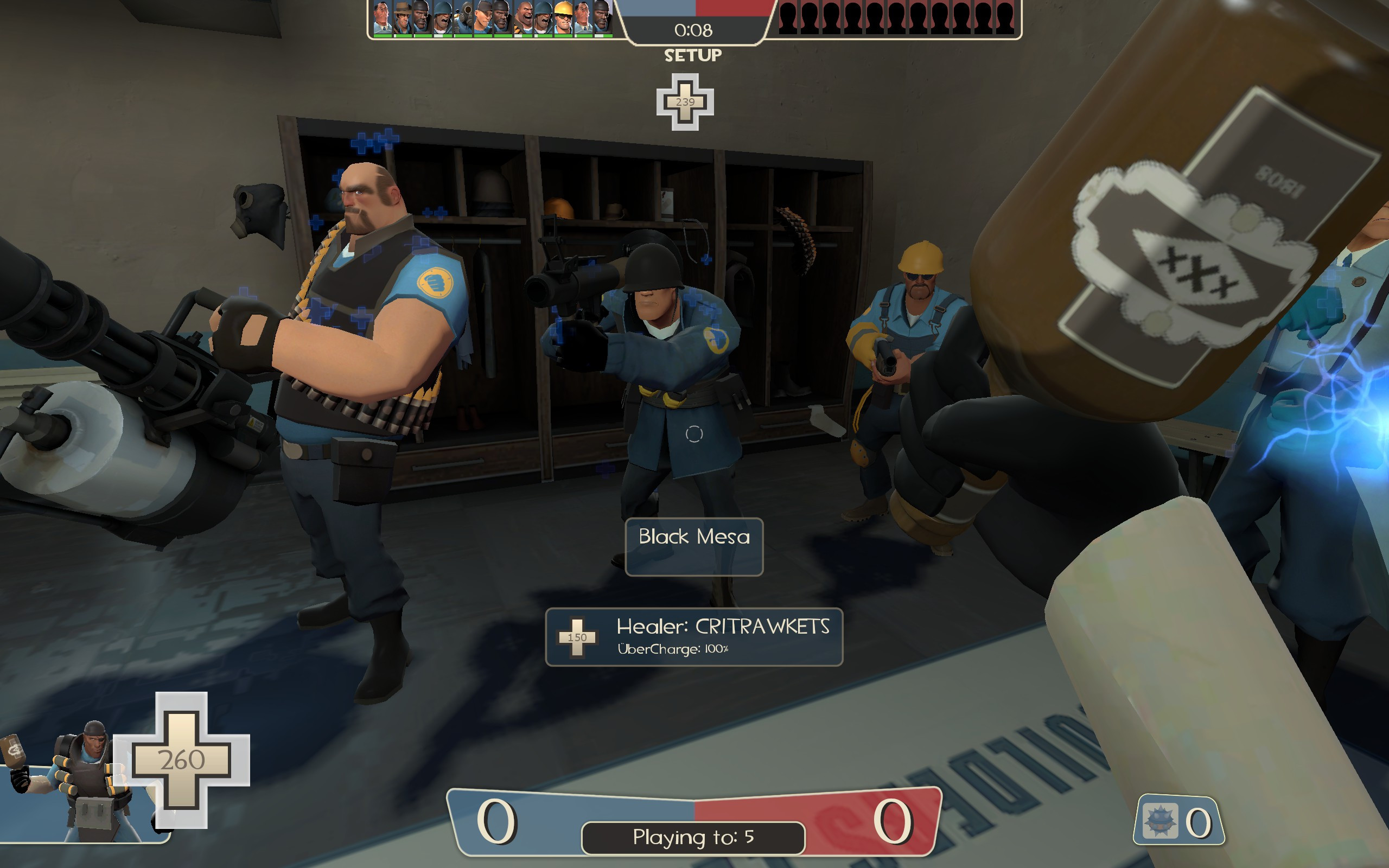Click the first silhouette on red team roster
Screen dimensions: 1389x868
click(x=788, y=17)
